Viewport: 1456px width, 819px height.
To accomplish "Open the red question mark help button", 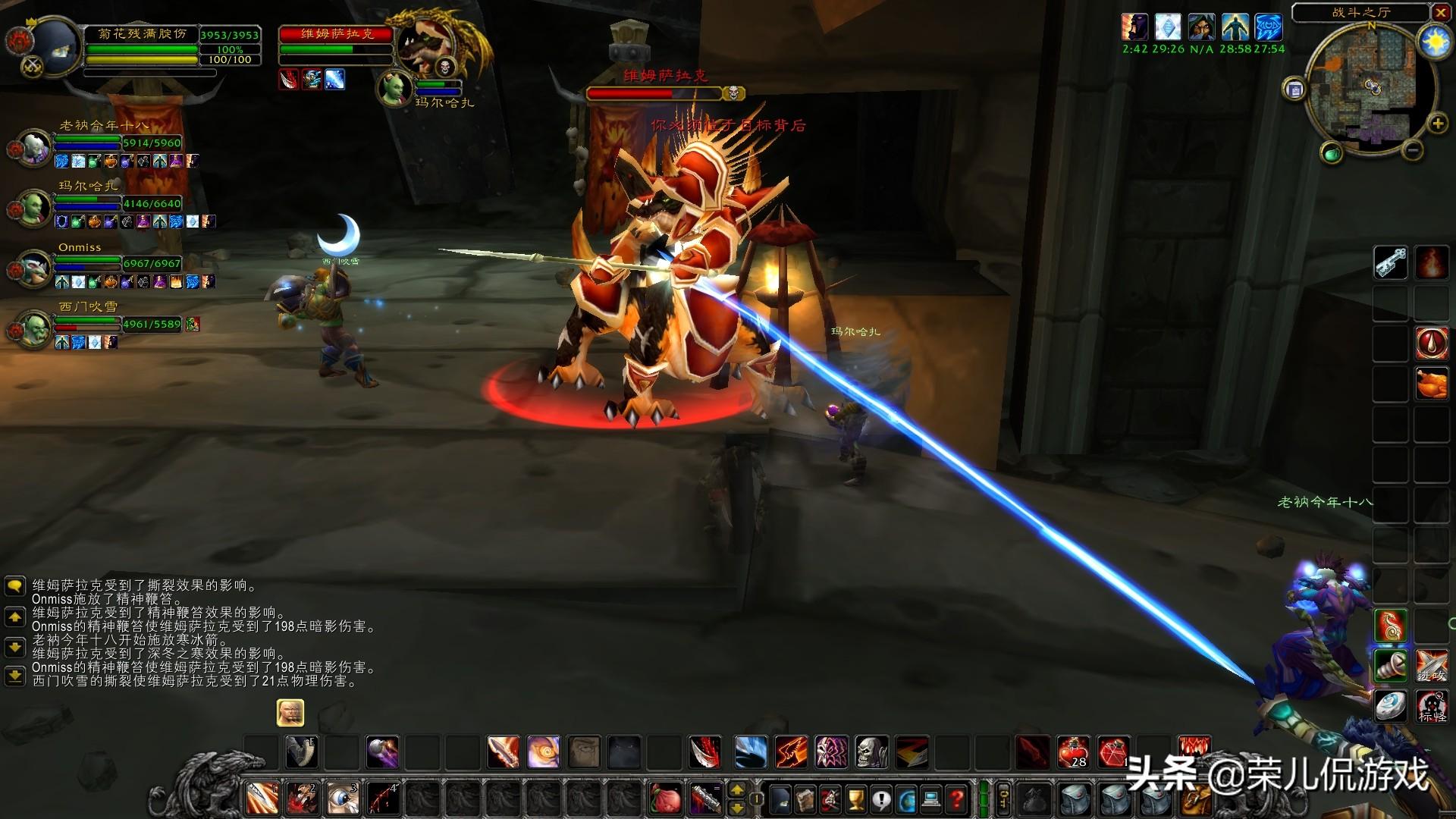I will pyautogui.click(x=958, y=799).
